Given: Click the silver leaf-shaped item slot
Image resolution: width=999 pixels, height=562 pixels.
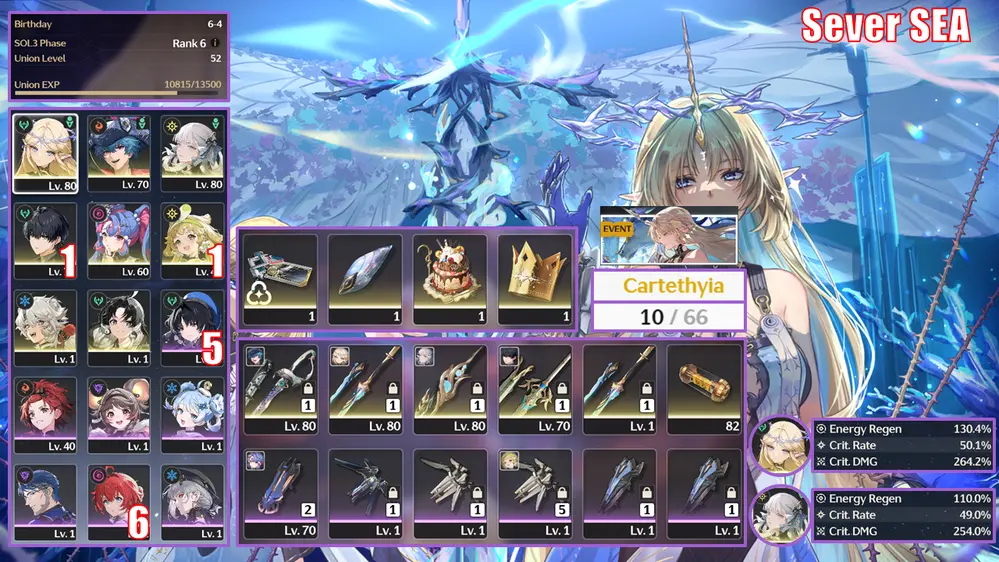Looking at the screenshot, I should (x=365, y=280).
